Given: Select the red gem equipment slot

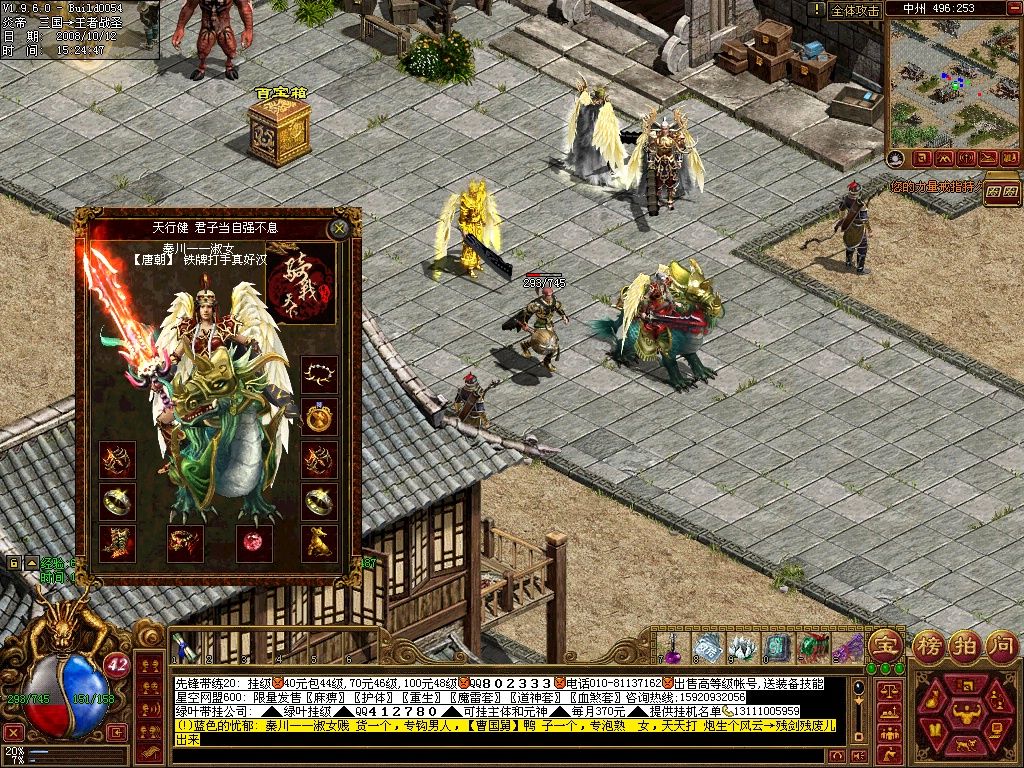Looking at the screenshot, I should (x=253, y=543).
